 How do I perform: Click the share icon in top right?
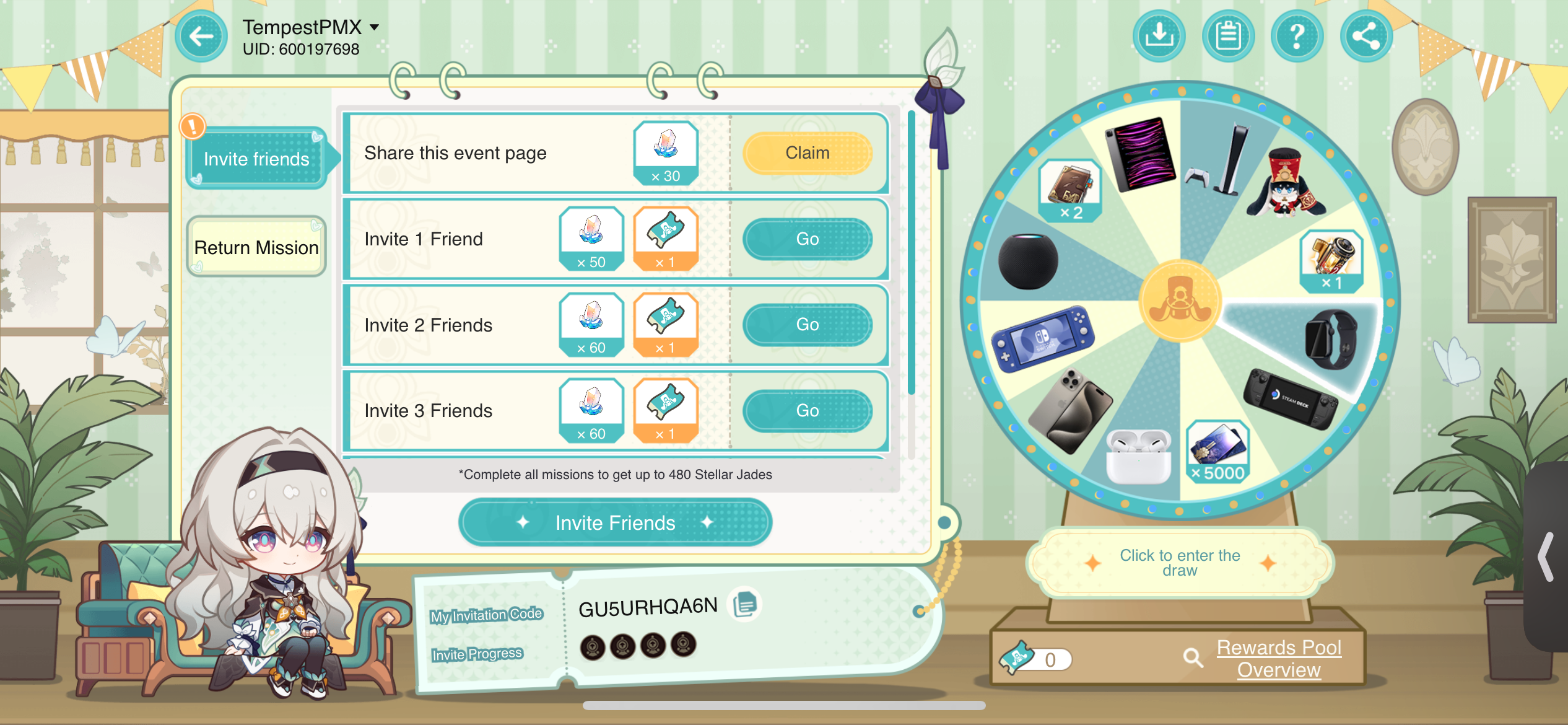tap(1367, 36)
